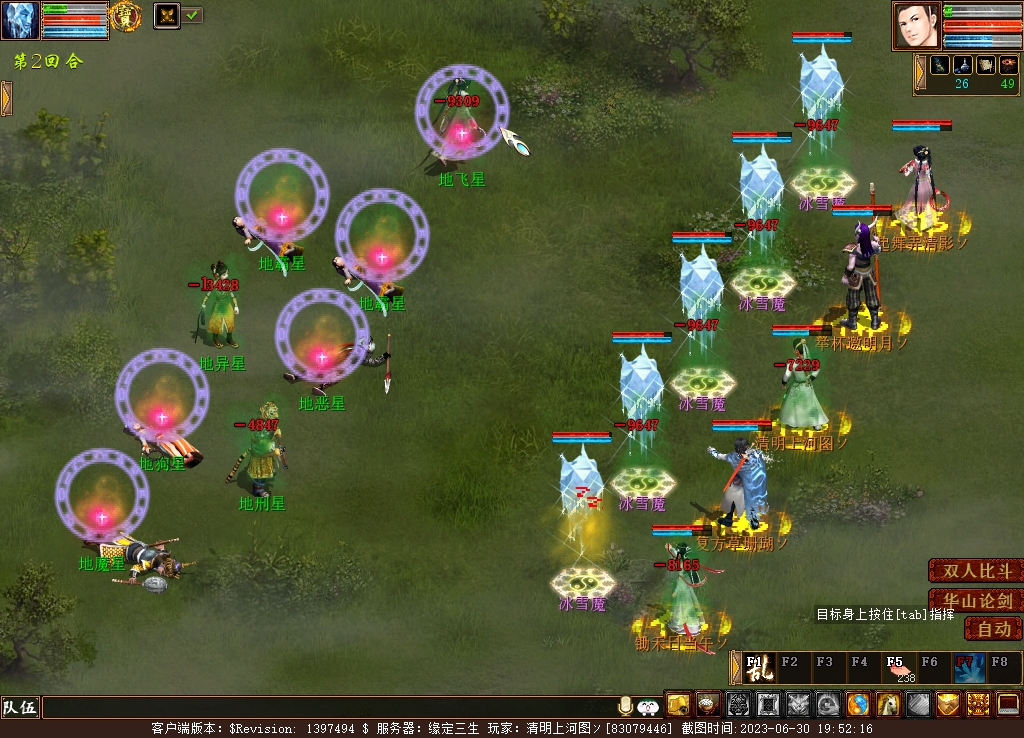Toggle 自动 auto-battle mode
Image resolution: width=1024 pixels, height=738 pixels.
pyautogui.click(x=993, y=629)
